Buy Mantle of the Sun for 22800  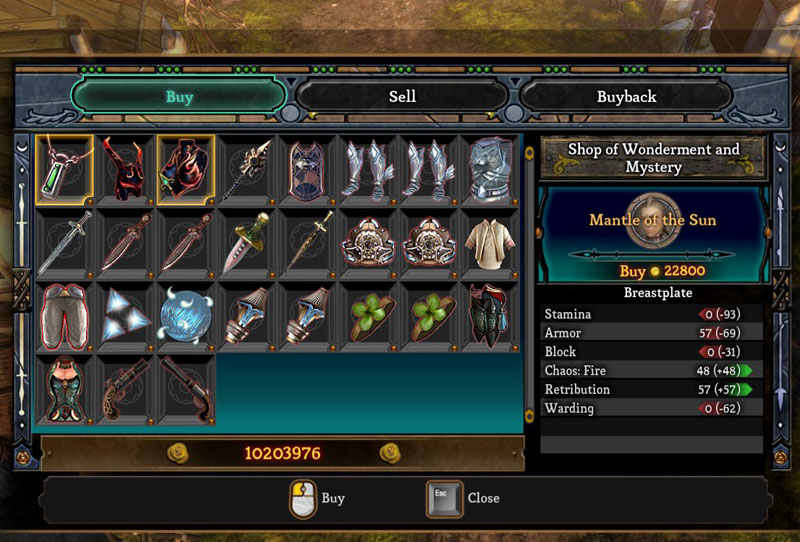pyautogui.click(x=652, y=271)
